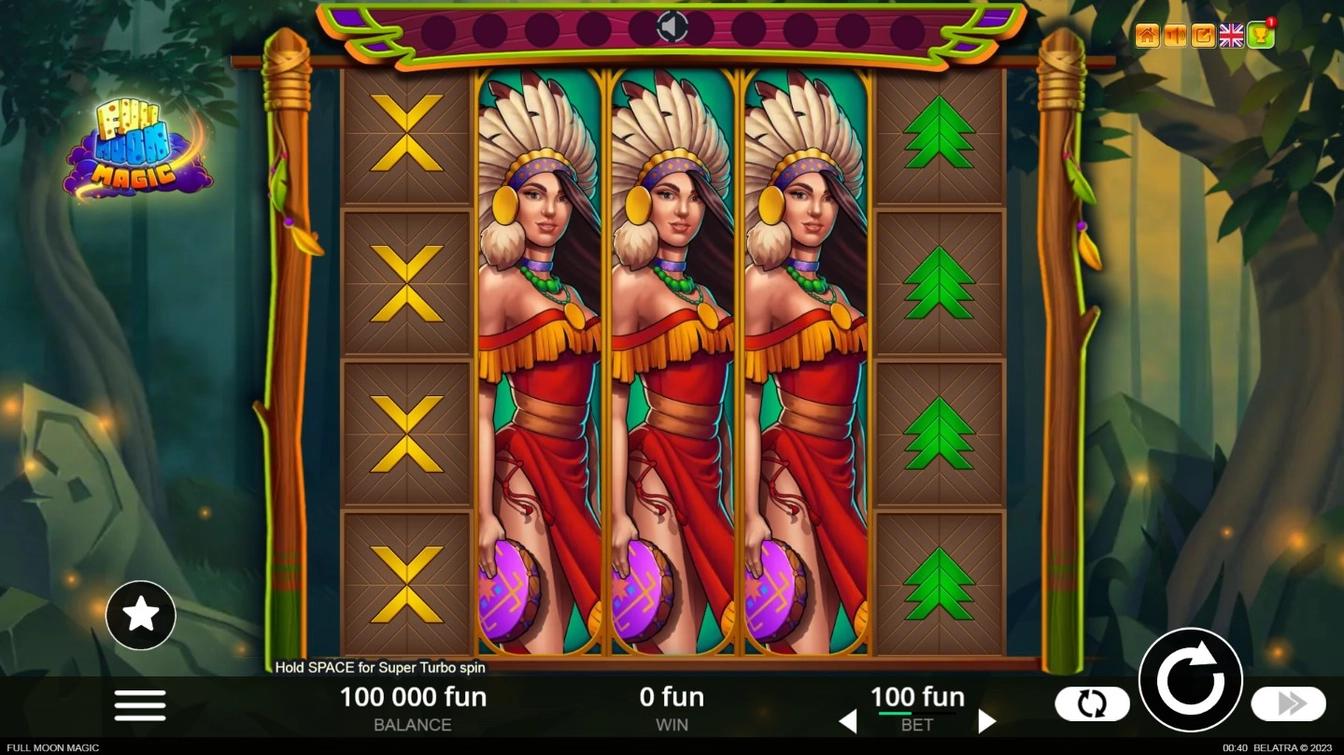Viewport: 1344px width, 755px height.
Task: Open the hamburger menu
Action: (140, 705)
